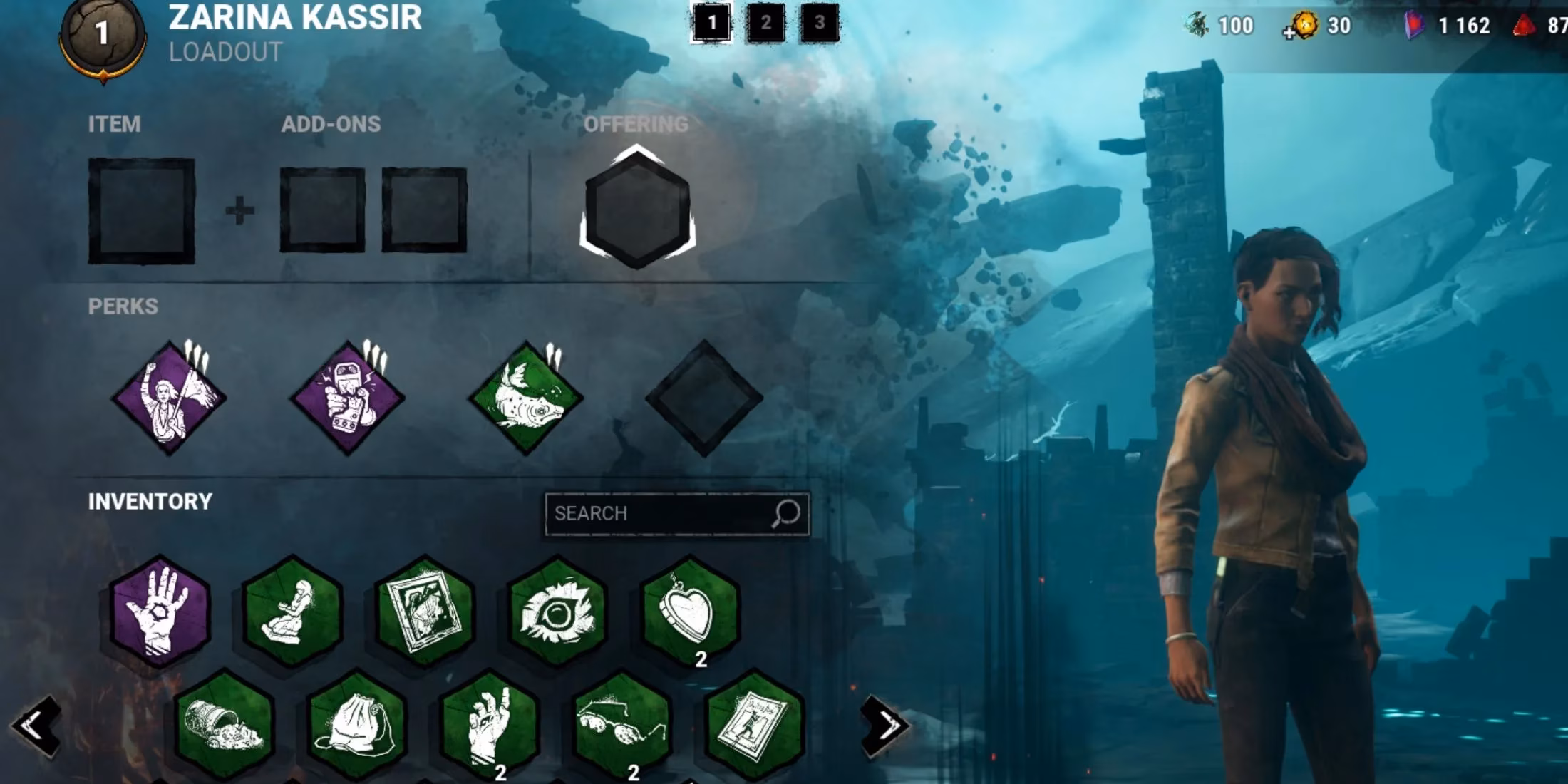Click the inventory search field
Image resolution: width=1568 pixels, height=784 pixels.
pos(659,513)
